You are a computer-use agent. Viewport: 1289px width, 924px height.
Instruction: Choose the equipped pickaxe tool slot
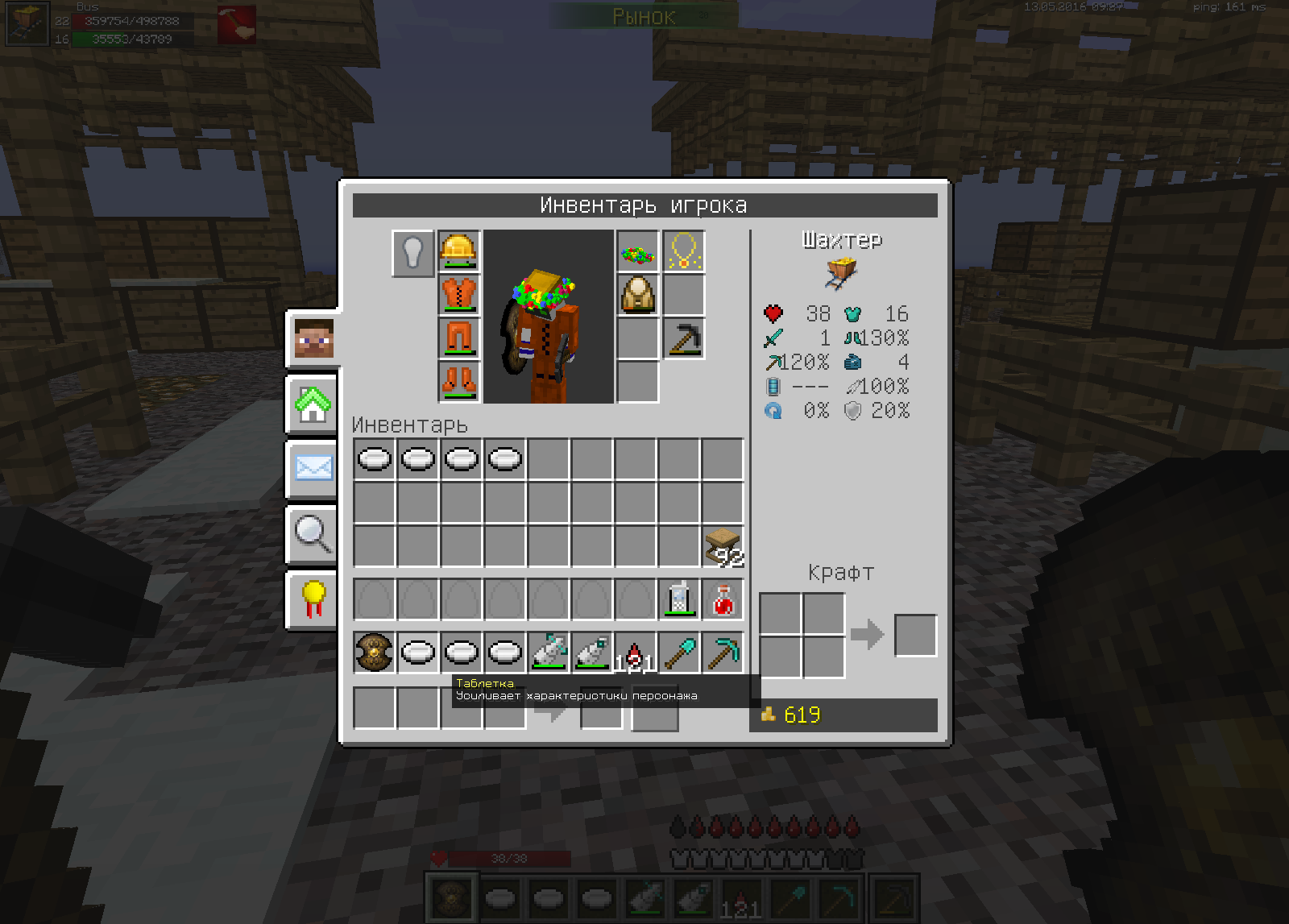tap(683, 338)
